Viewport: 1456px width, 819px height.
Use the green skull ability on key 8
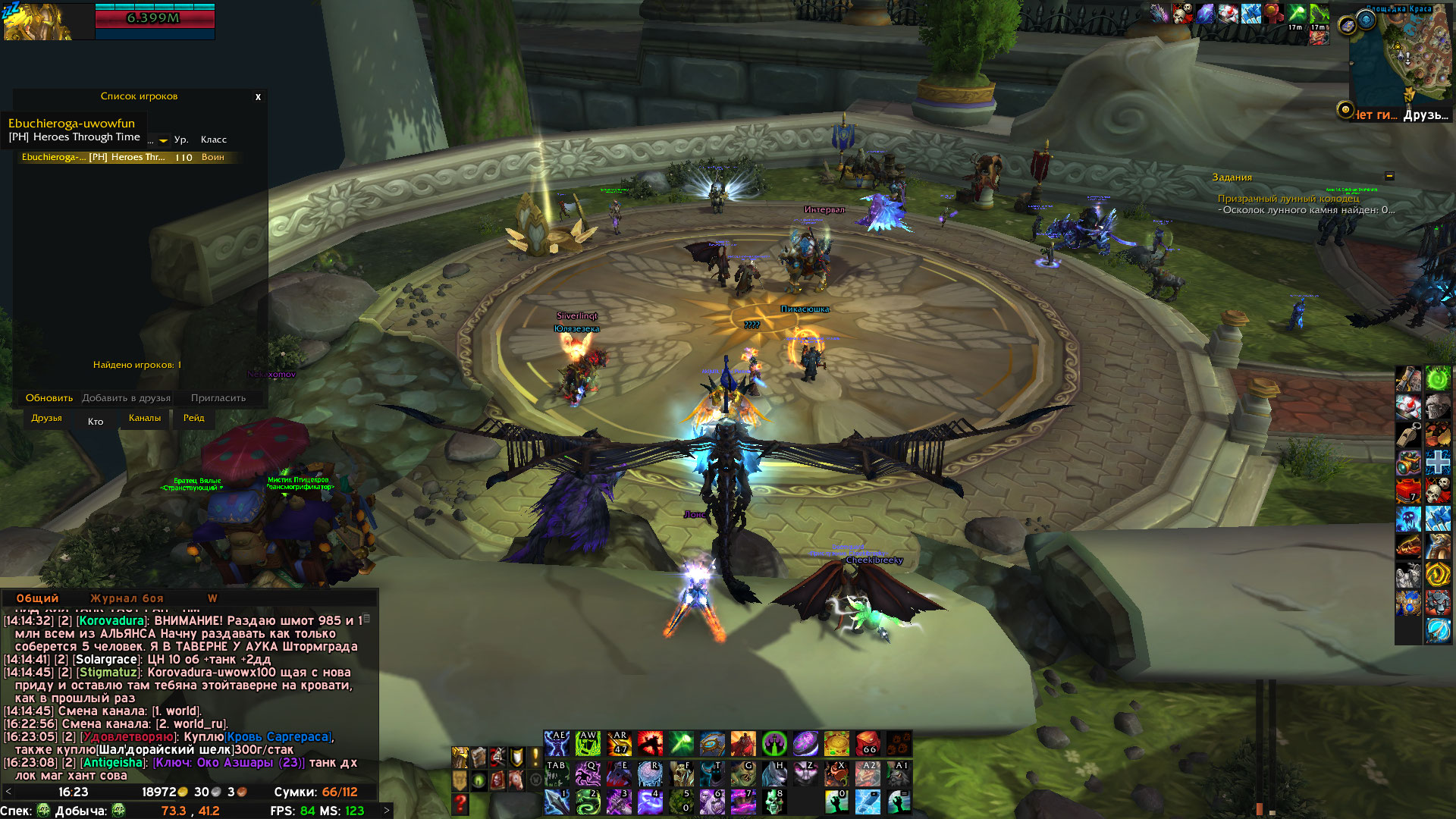[774, 802]
